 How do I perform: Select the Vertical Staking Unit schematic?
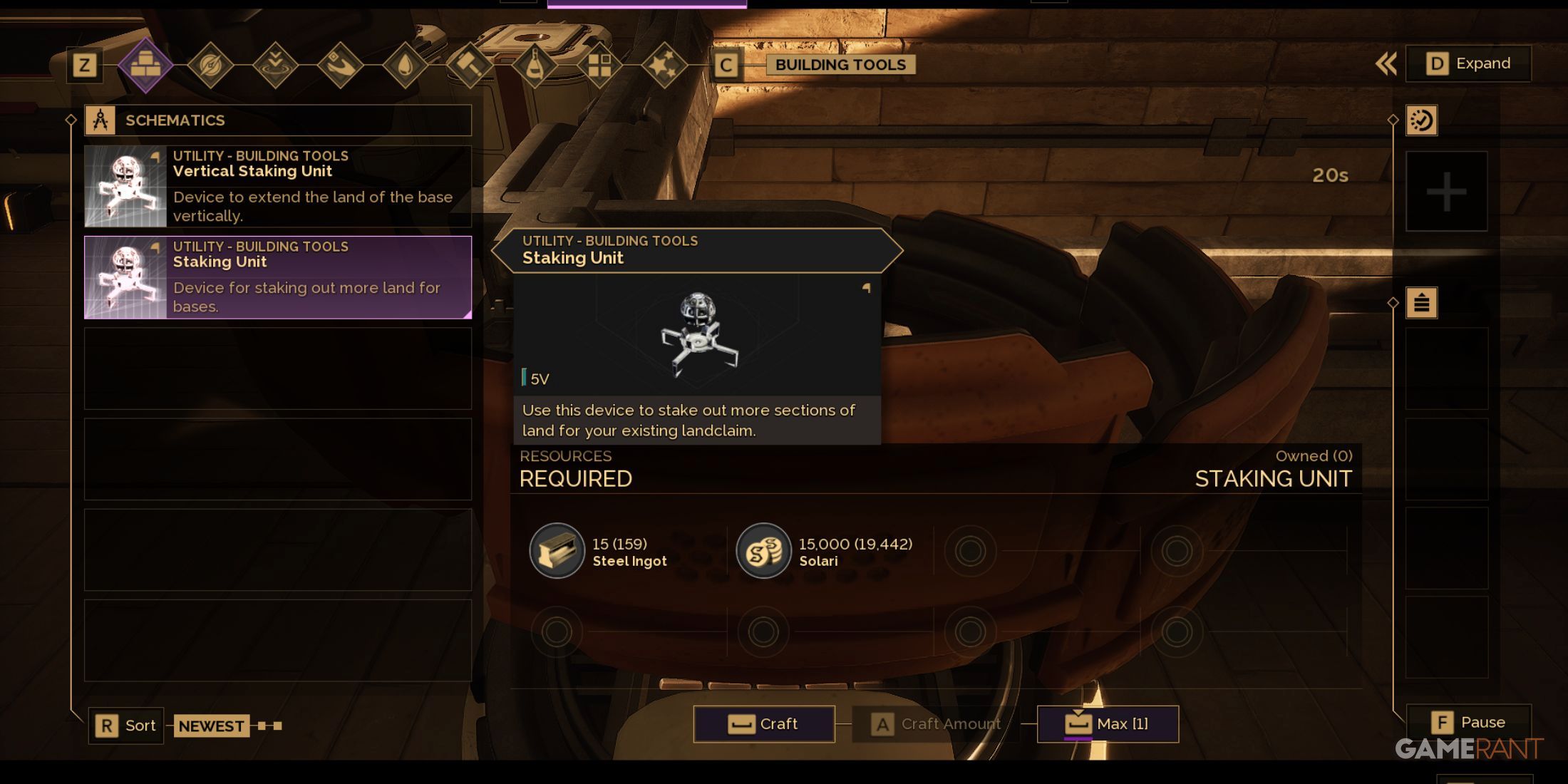point(278,186)
